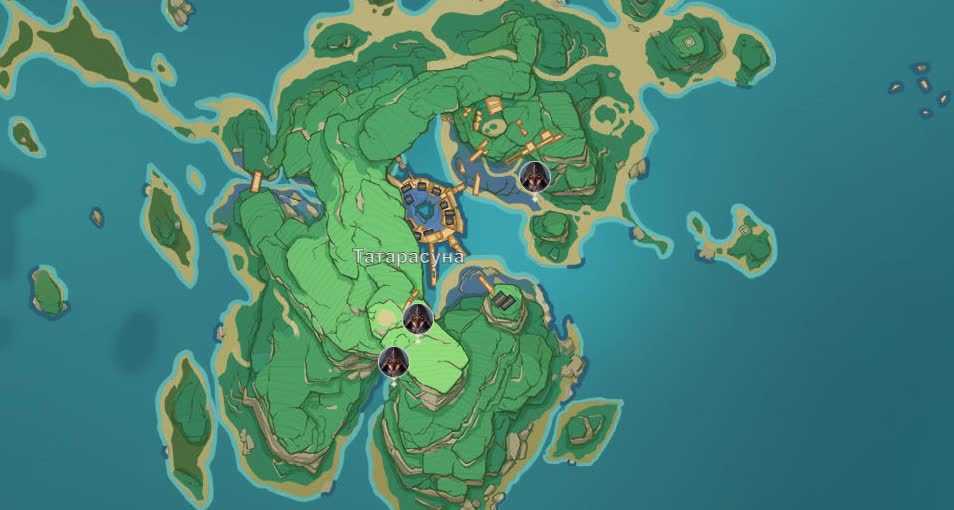Screen dimensions: 954x510
Task: Choose the southernmost samurai enemy marker
Action: [393, 362]
